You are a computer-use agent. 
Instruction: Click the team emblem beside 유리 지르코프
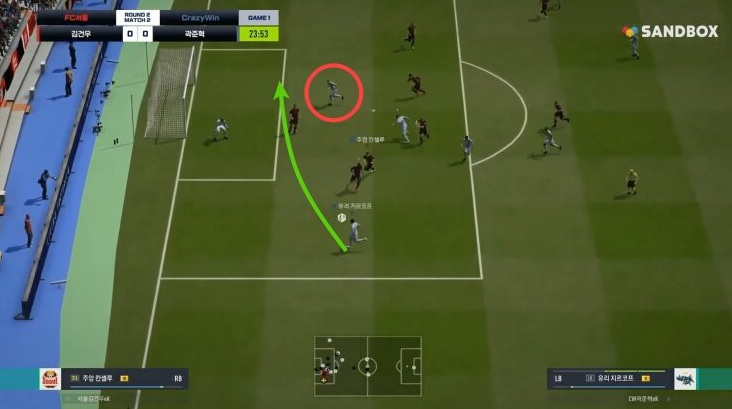pos(685,379)
